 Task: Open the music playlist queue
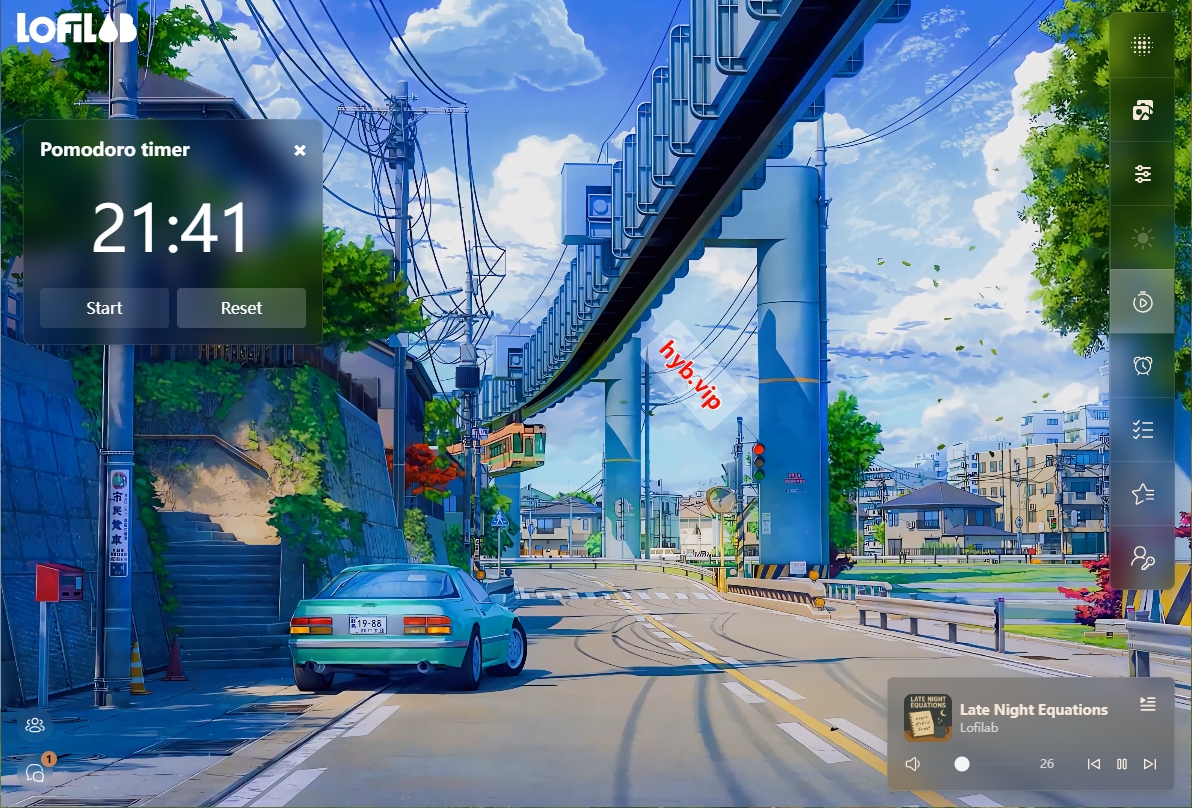[1148, 705]
